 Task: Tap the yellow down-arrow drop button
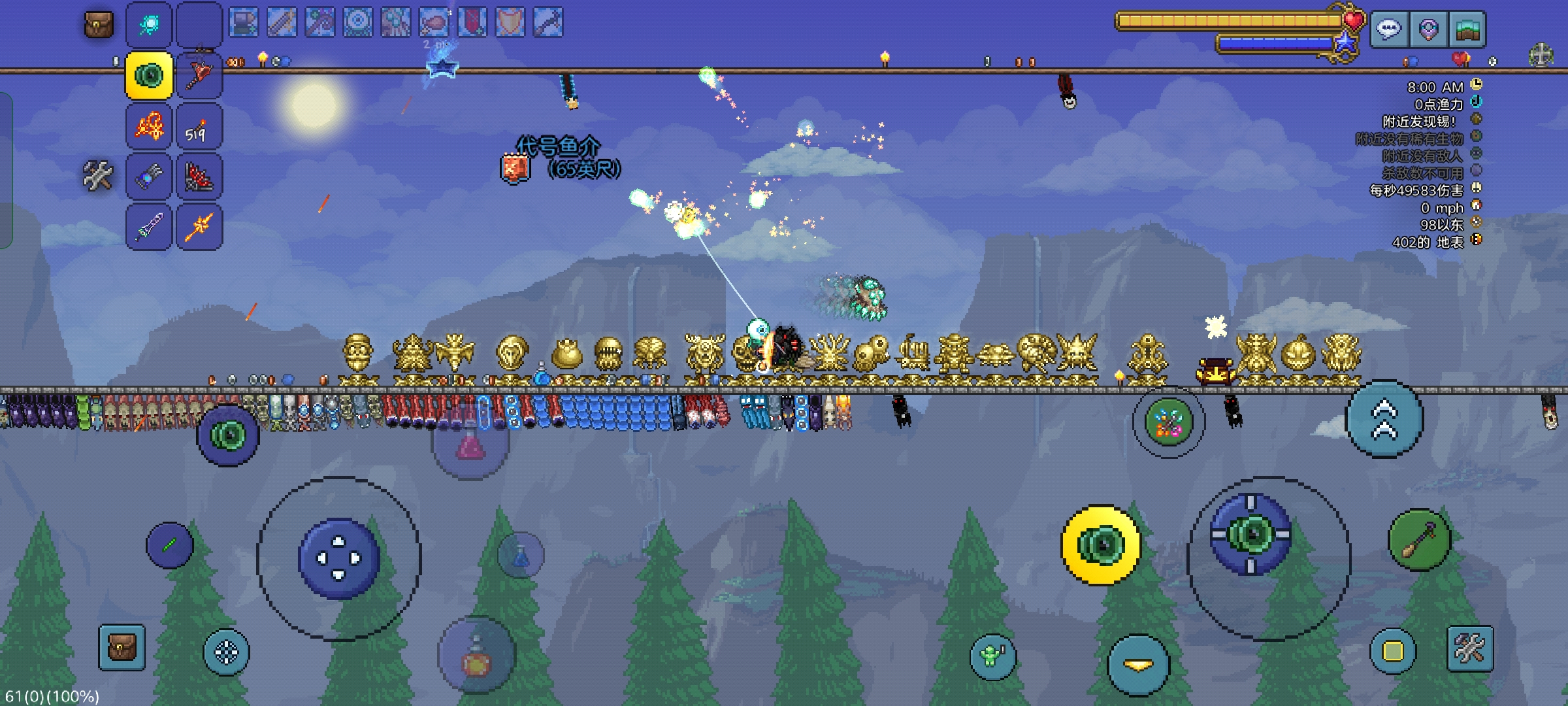tap(1138, 665)
